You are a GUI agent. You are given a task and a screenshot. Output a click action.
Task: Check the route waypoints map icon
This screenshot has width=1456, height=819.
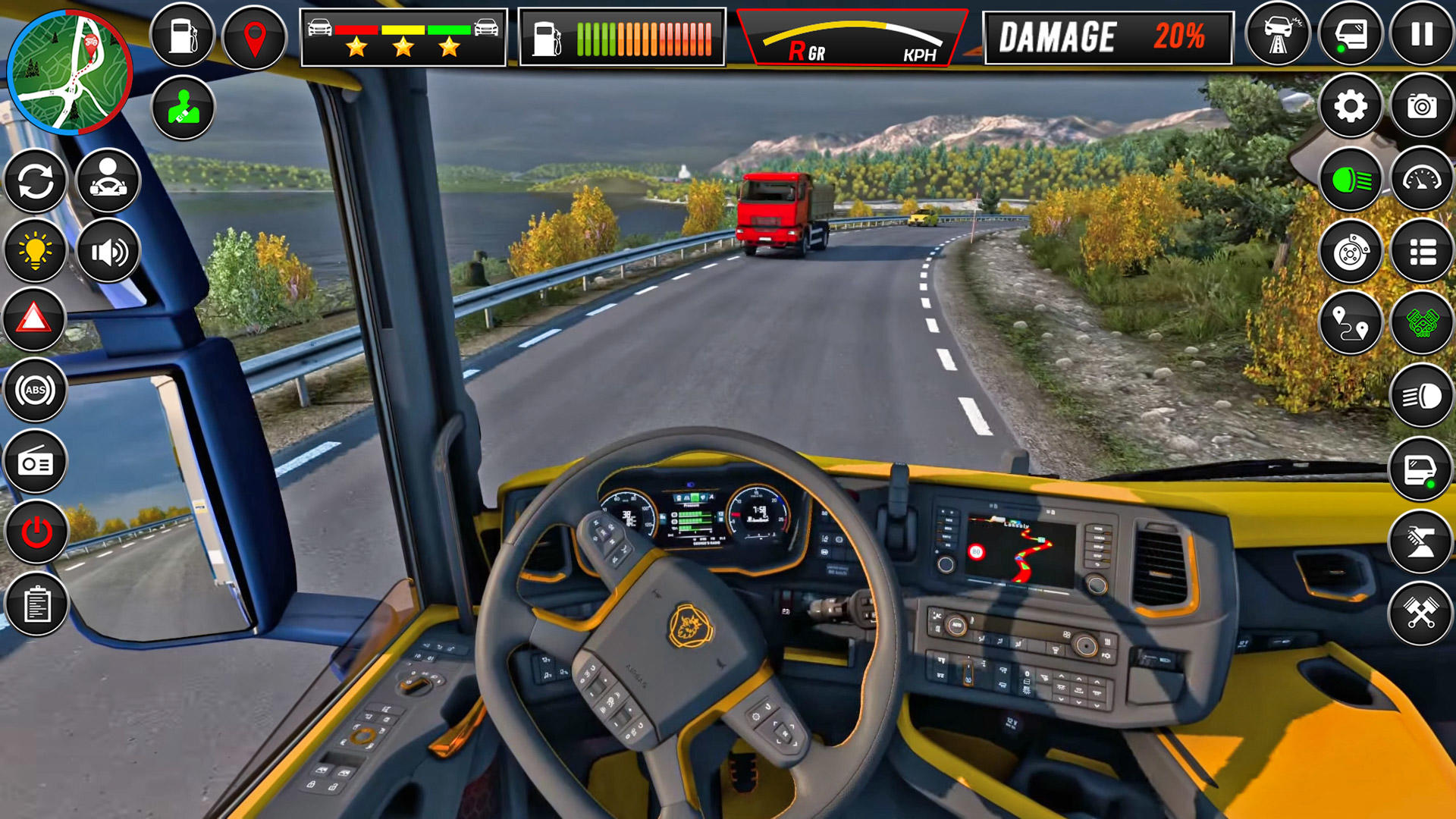[x=1354, y=322]
